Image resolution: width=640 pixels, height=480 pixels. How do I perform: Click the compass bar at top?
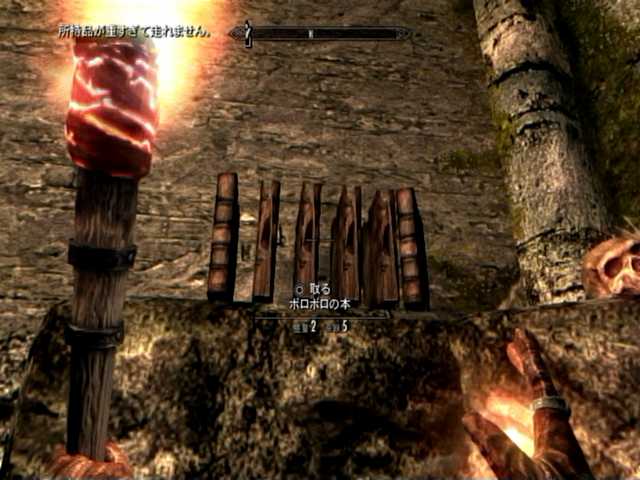tap(320, 33)
